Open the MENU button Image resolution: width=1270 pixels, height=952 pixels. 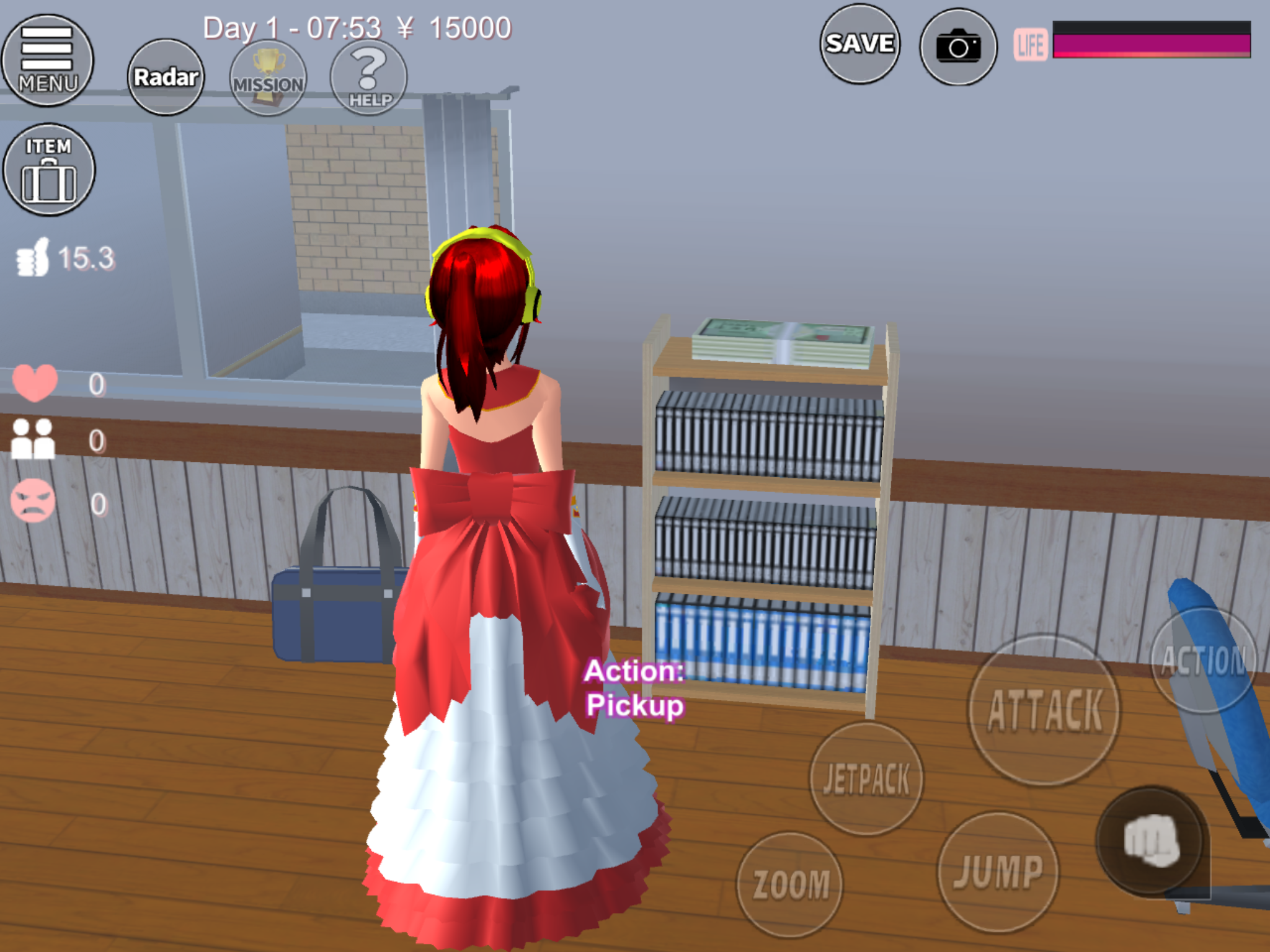pos(47,60)
